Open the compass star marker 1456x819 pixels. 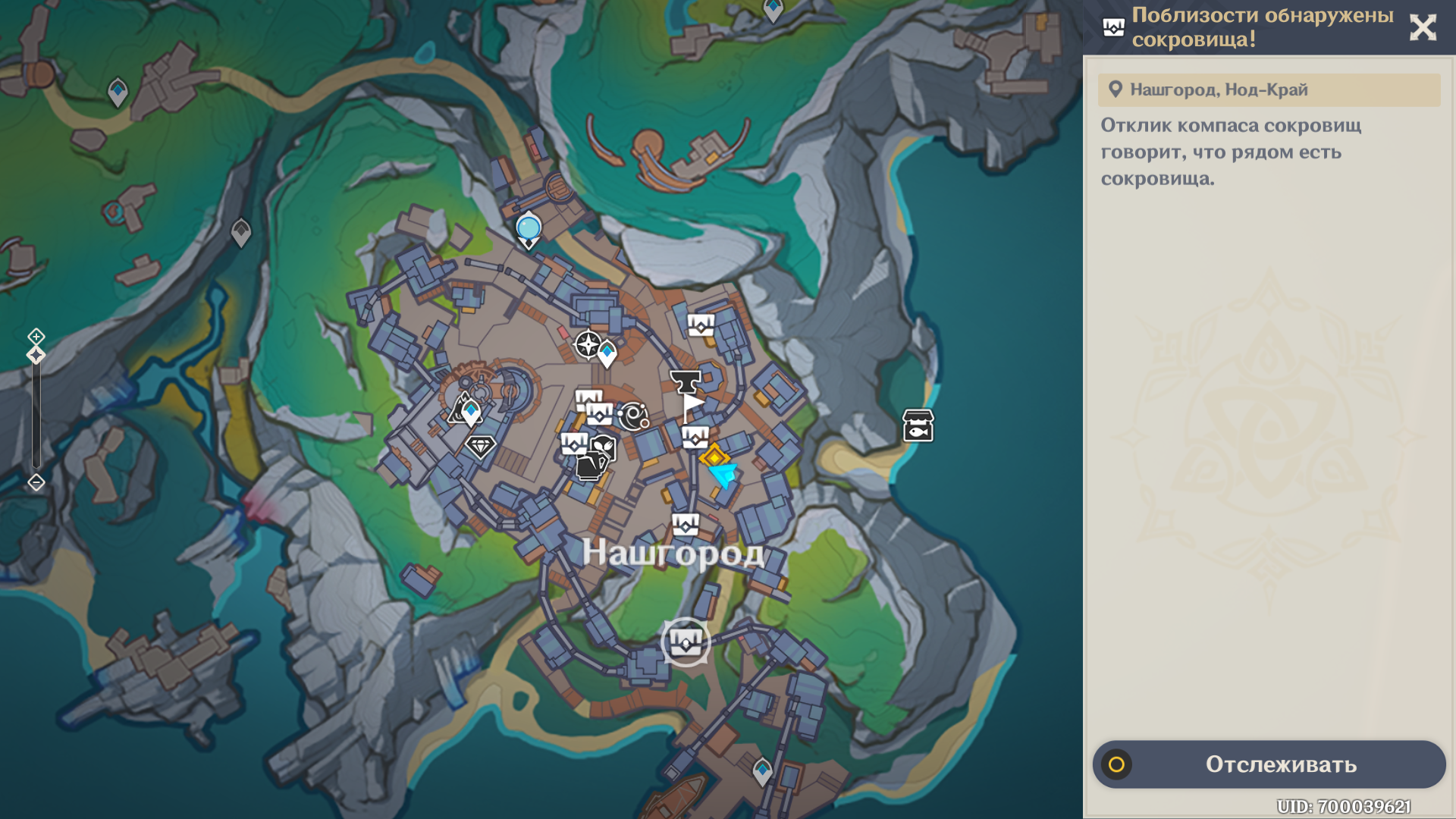click(x=588, y=344)
